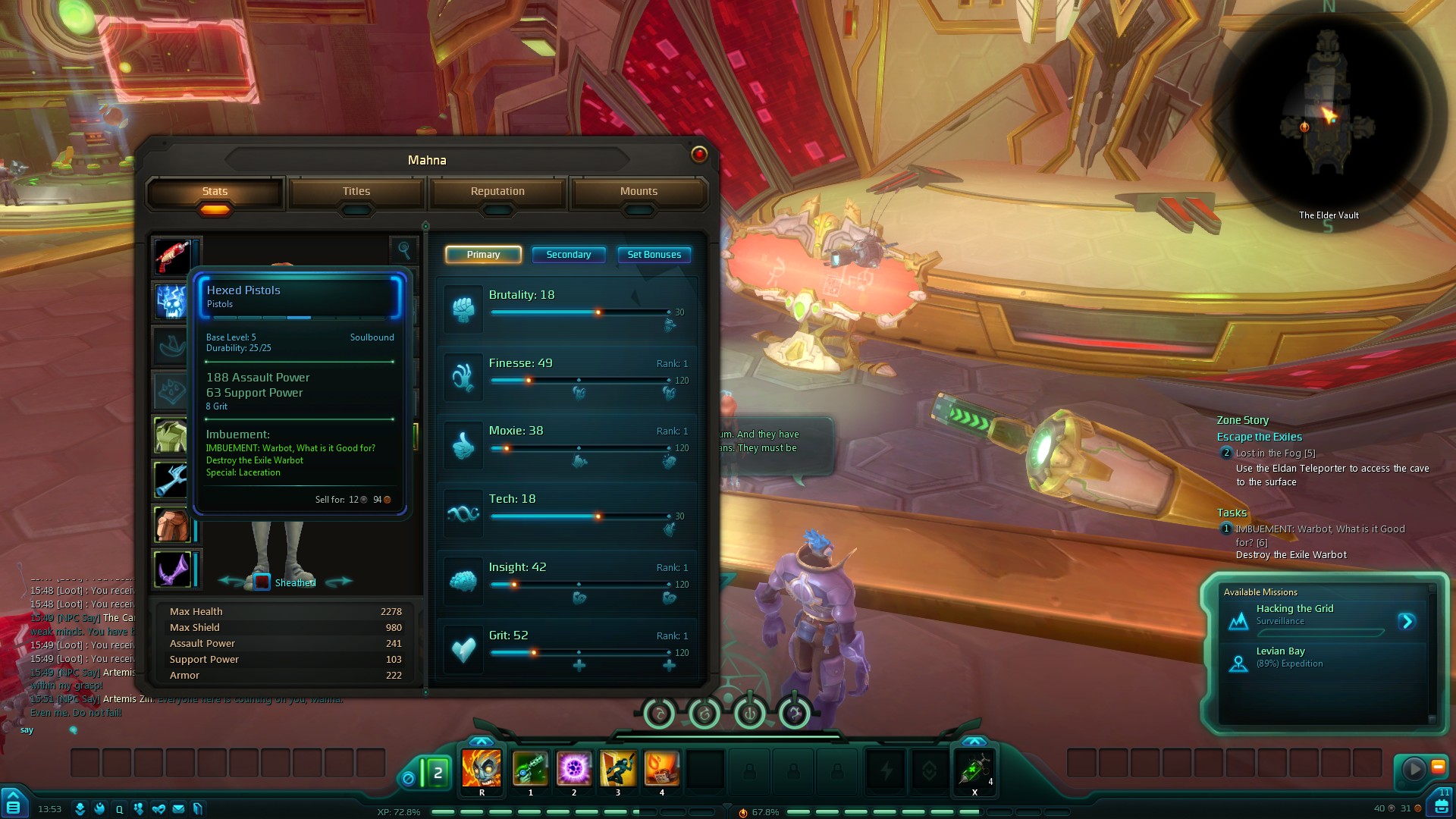Use the purple orb ability in slot 2
This screenshot has height=819, width=1456.
pyautogui.click(x=574, y=768)
